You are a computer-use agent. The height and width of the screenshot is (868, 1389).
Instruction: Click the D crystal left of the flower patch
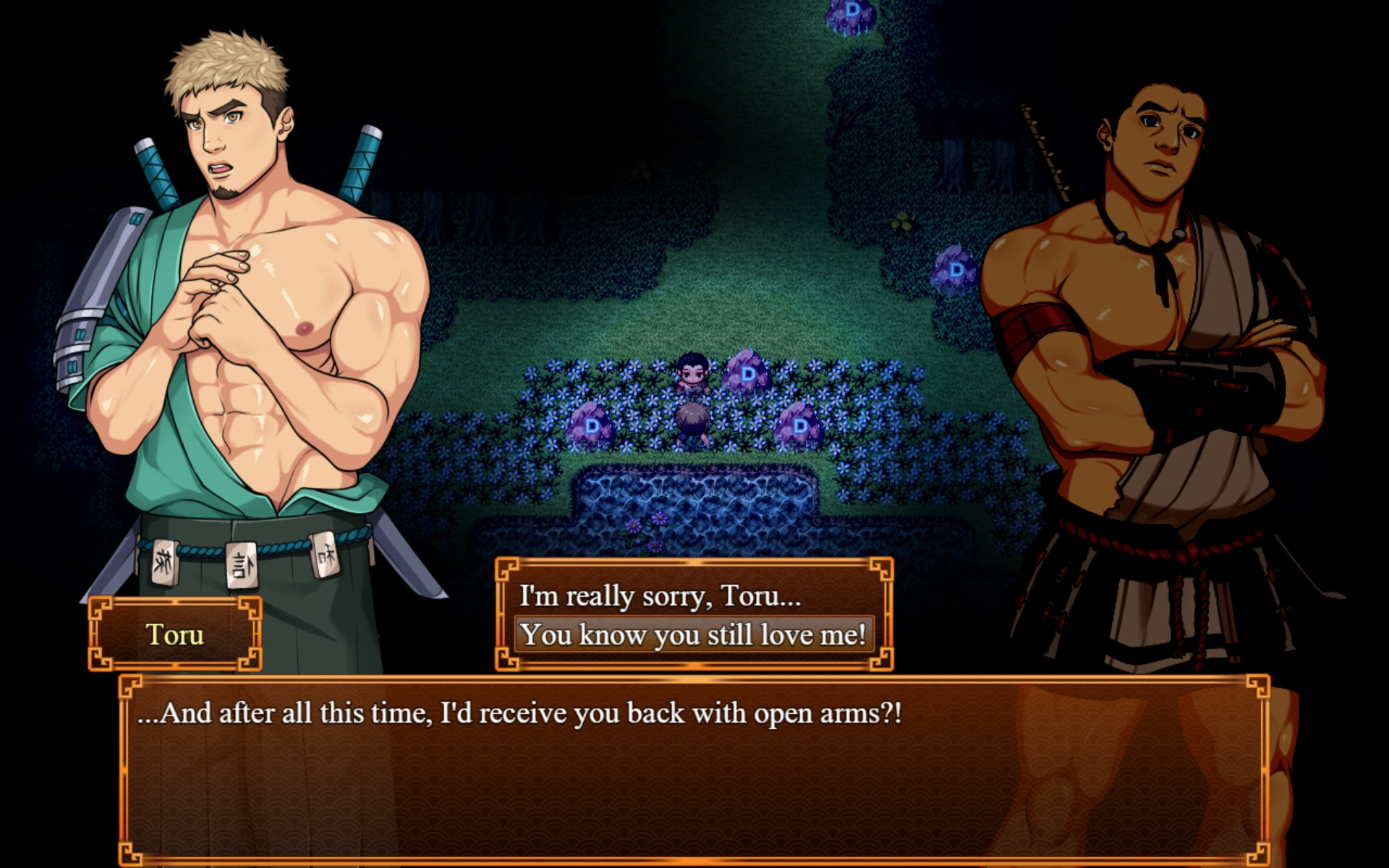(593, 427)
